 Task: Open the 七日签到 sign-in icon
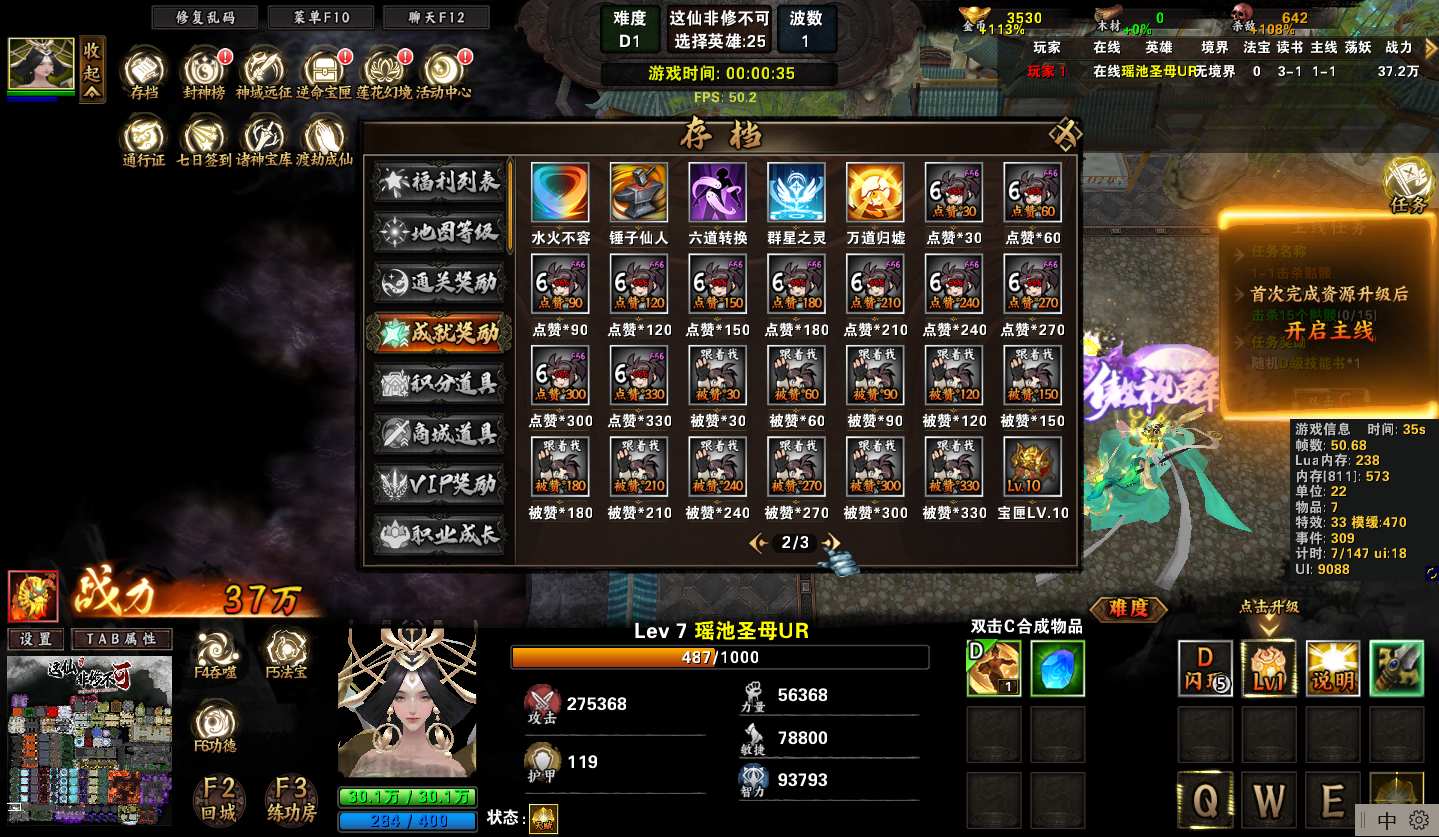(205, 136)
